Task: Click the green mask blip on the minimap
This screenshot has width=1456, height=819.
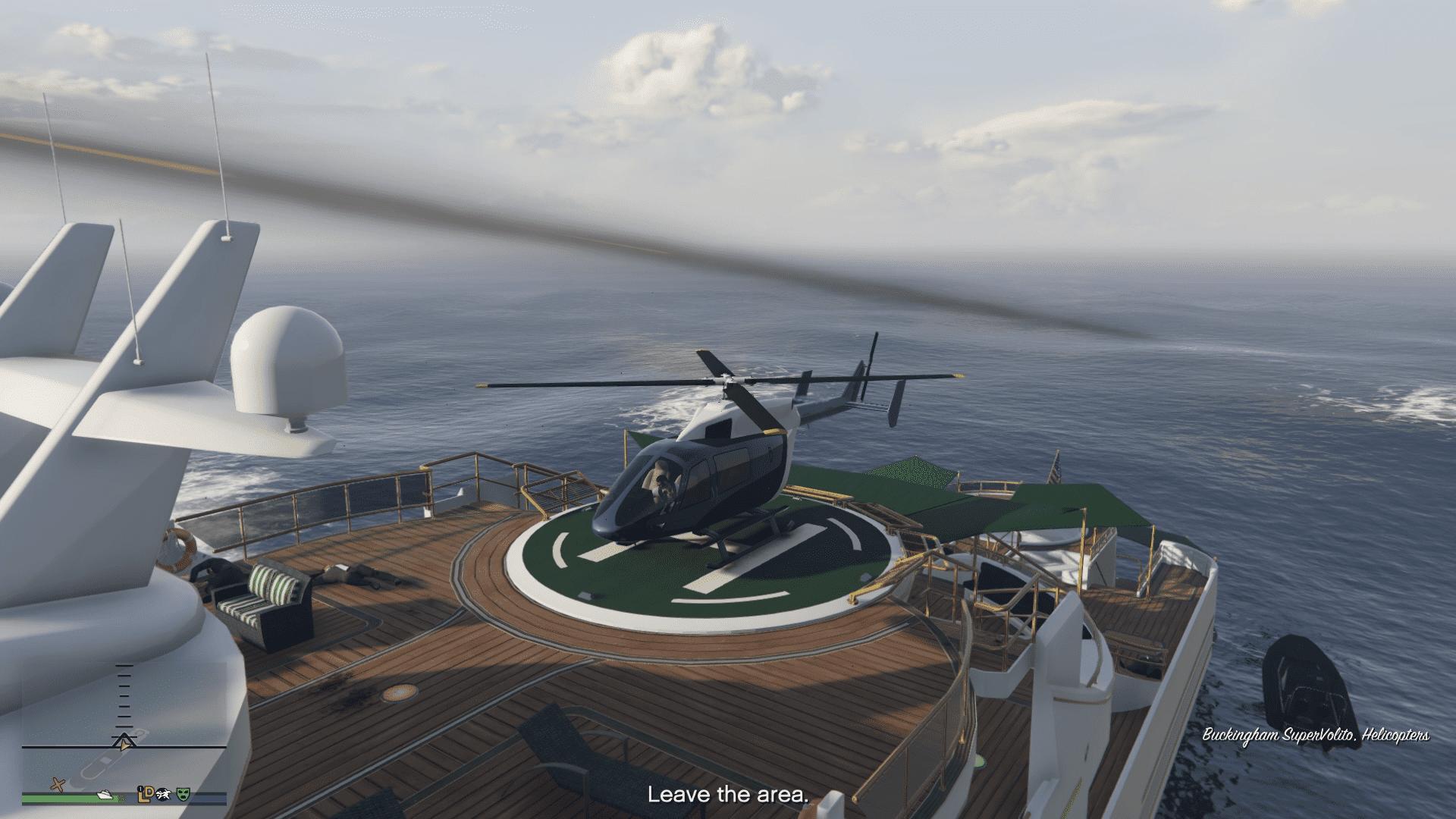Action: coord(183,795)
